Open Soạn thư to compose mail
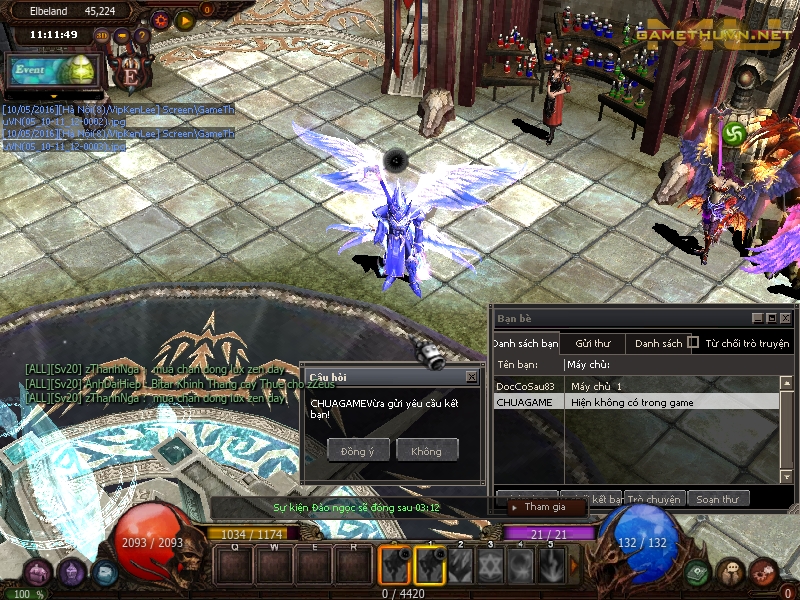Screen dimensions: 800x600 (x=717, y=499)
